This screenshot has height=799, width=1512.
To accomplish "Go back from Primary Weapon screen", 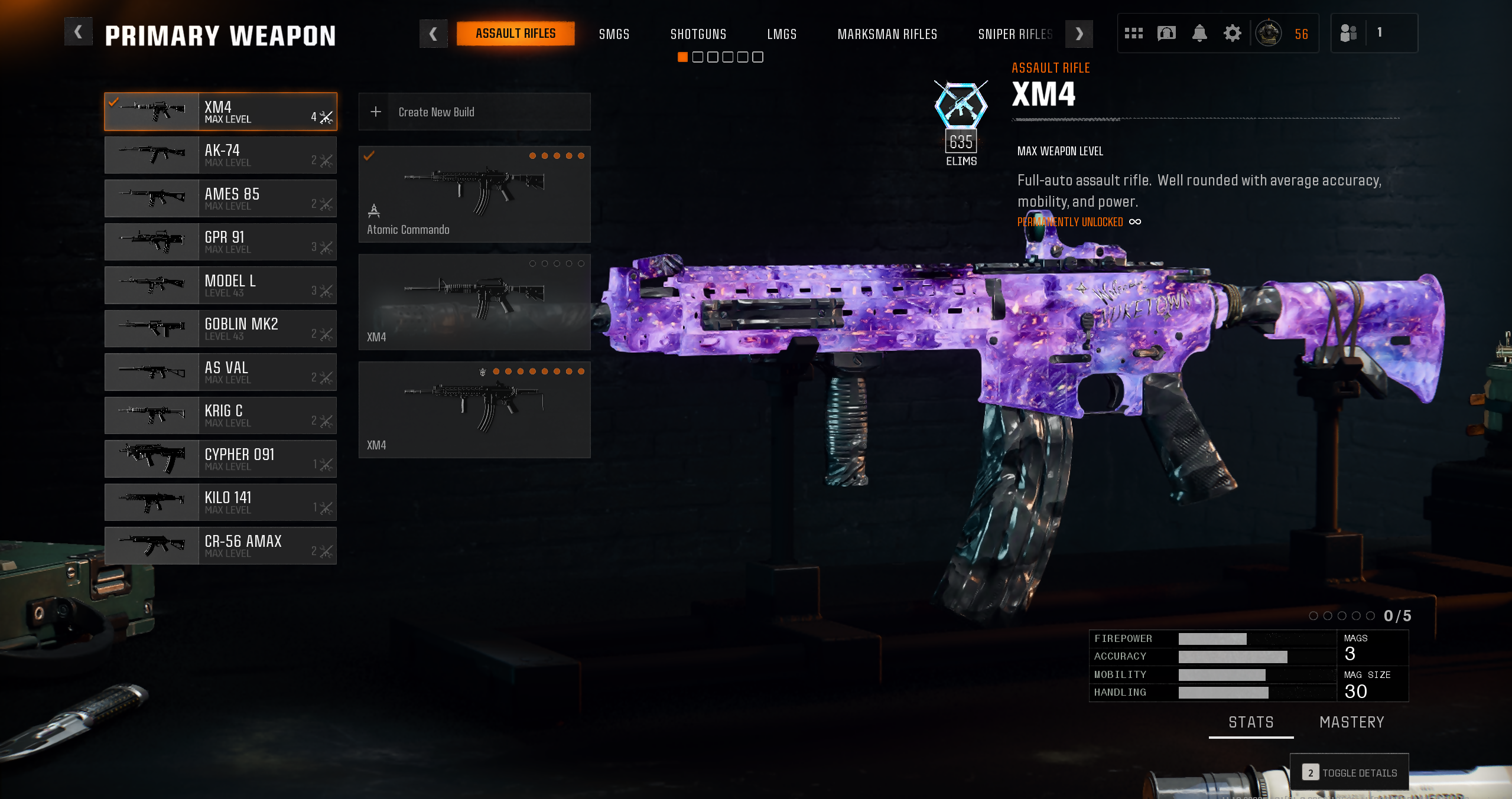I will [x=78, y=32].
